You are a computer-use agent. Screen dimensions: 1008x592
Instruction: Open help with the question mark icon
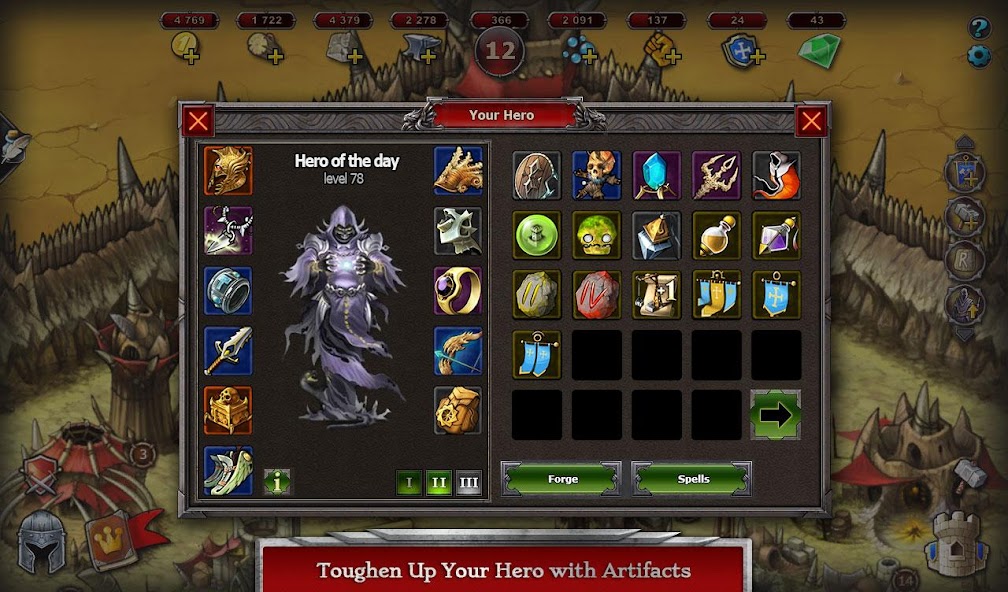[x=980, y=28]
